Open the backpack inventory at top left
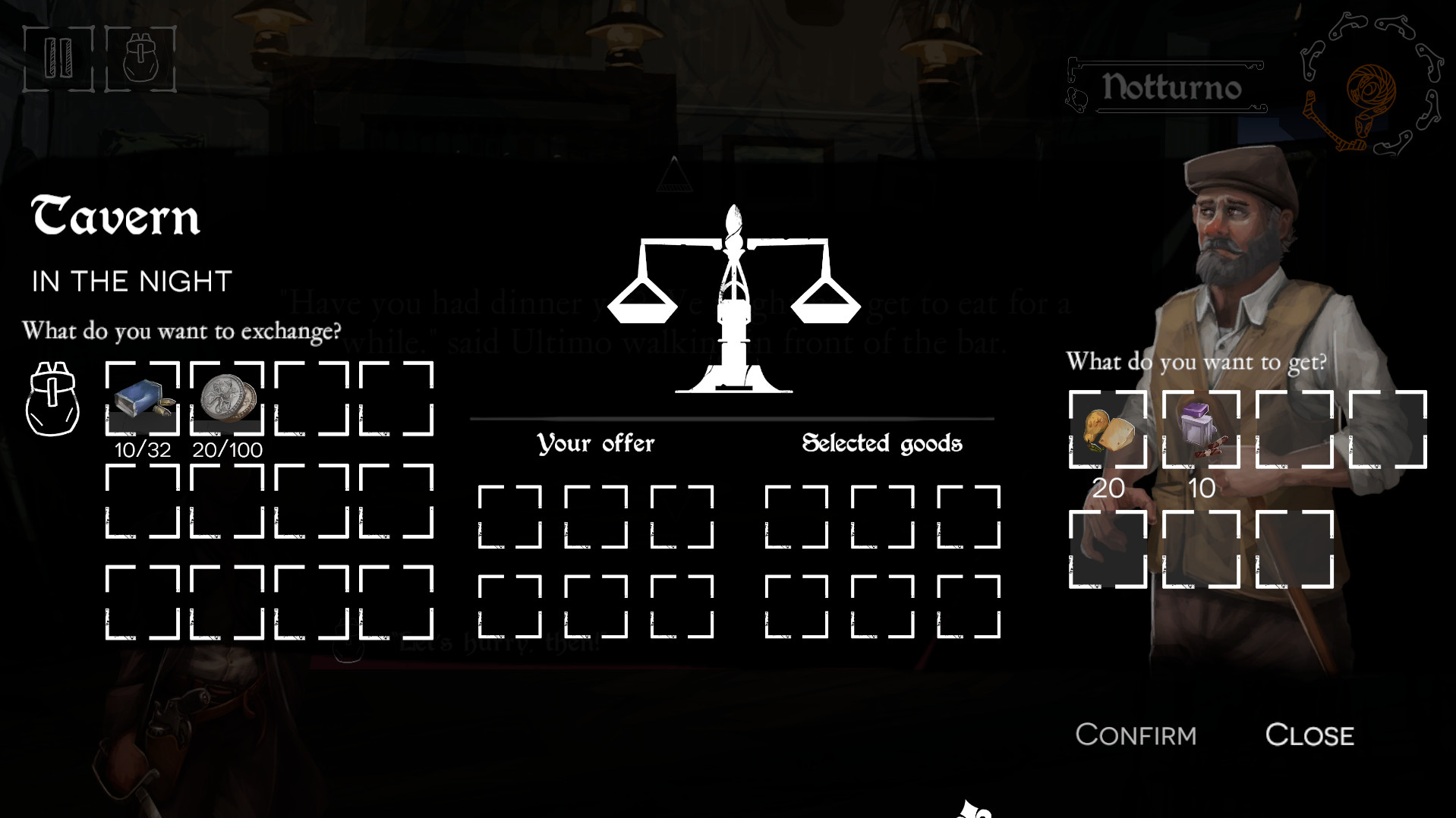Viewport: 1456px width, 818px height. [138, 55]
